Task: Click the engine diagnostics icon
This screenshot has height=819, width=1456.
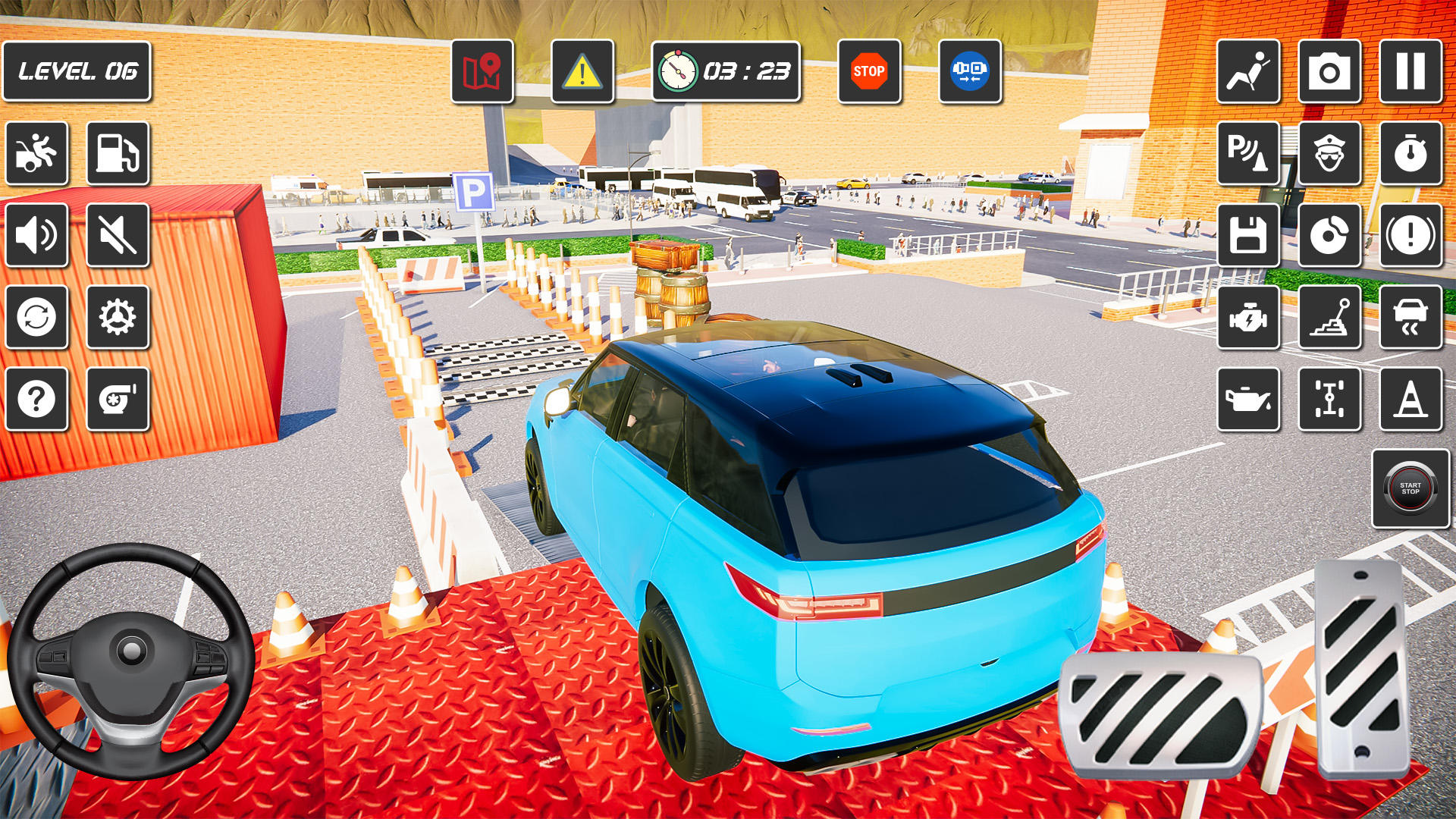Action: pos(1250,319)
